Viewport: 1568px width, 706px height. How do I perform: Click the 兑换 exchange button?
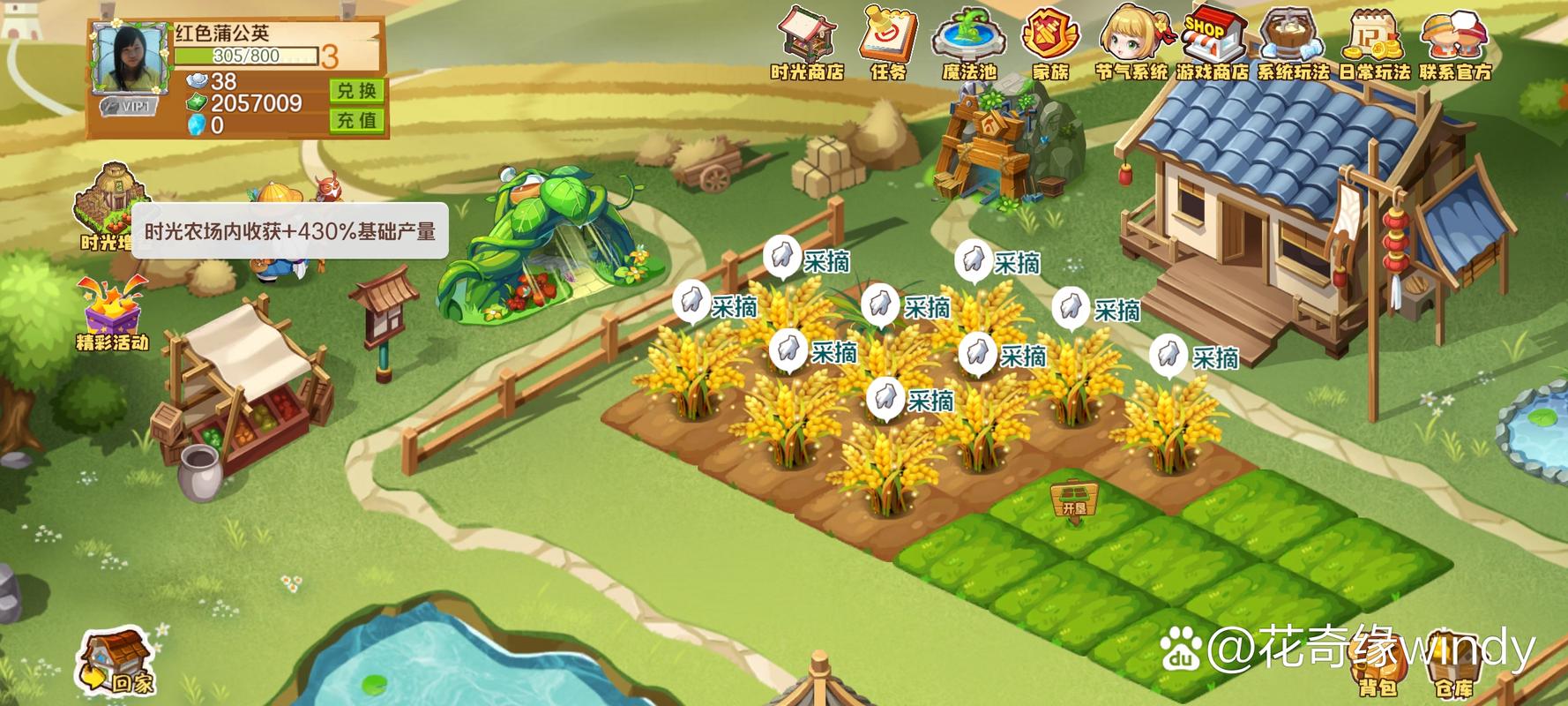(x=357, y=91)
